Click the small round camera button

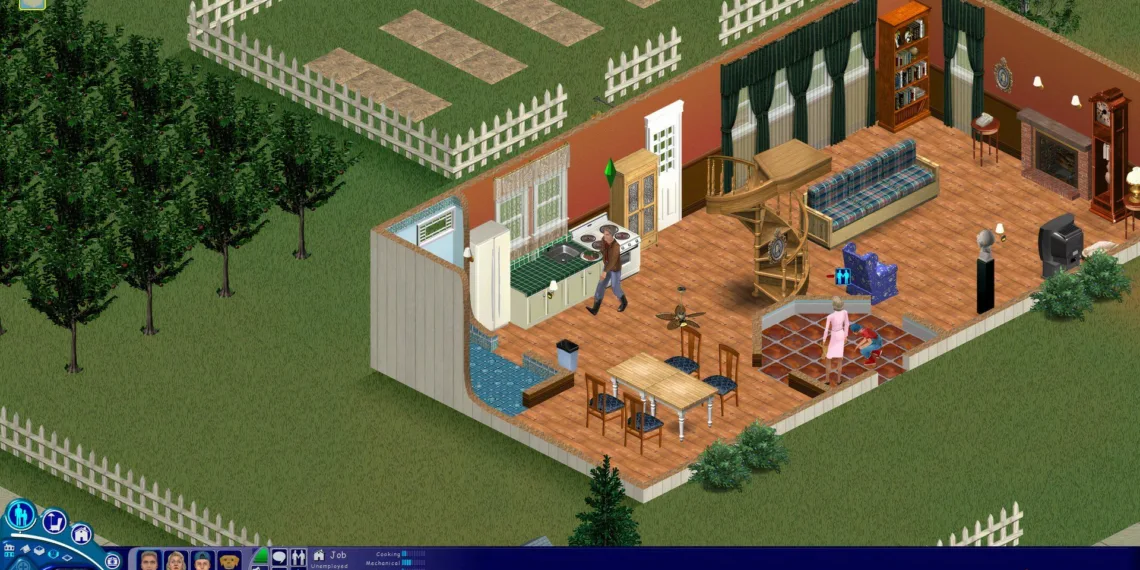click(x=113, y=561)
